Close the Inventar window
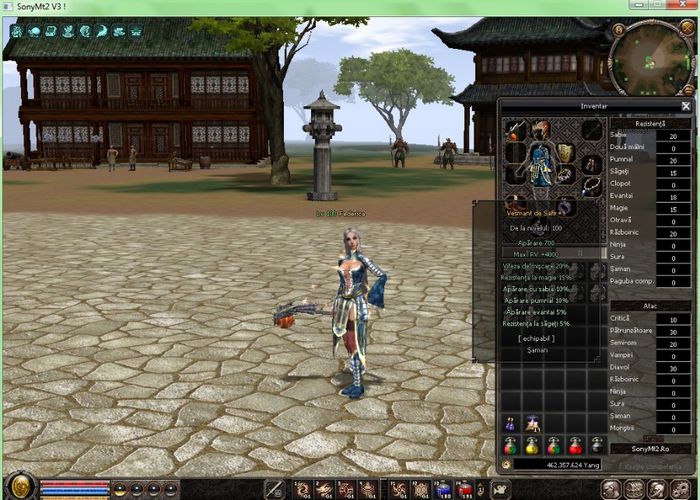700x500 pixels. point(686,105)
